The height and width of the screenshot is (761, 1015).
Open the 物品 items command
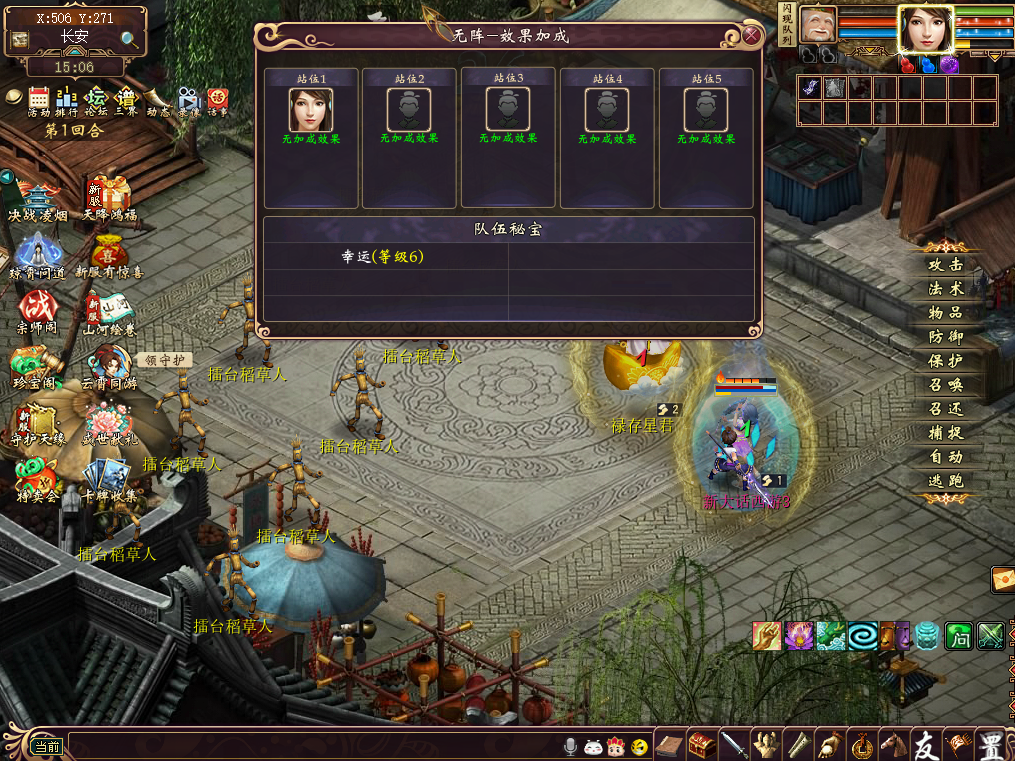click(x=945, y=313)
